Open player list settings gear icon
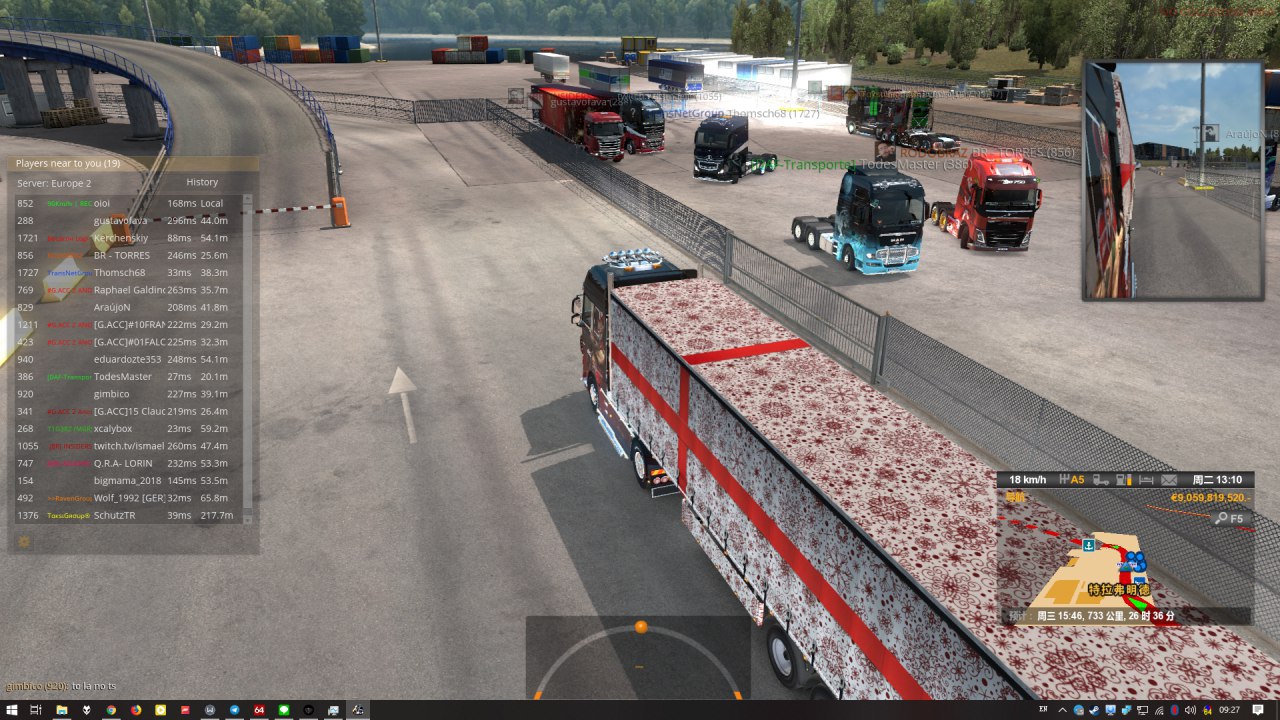Image resolution: width=1280 pixels, height=720 pixels. [24, 541]
